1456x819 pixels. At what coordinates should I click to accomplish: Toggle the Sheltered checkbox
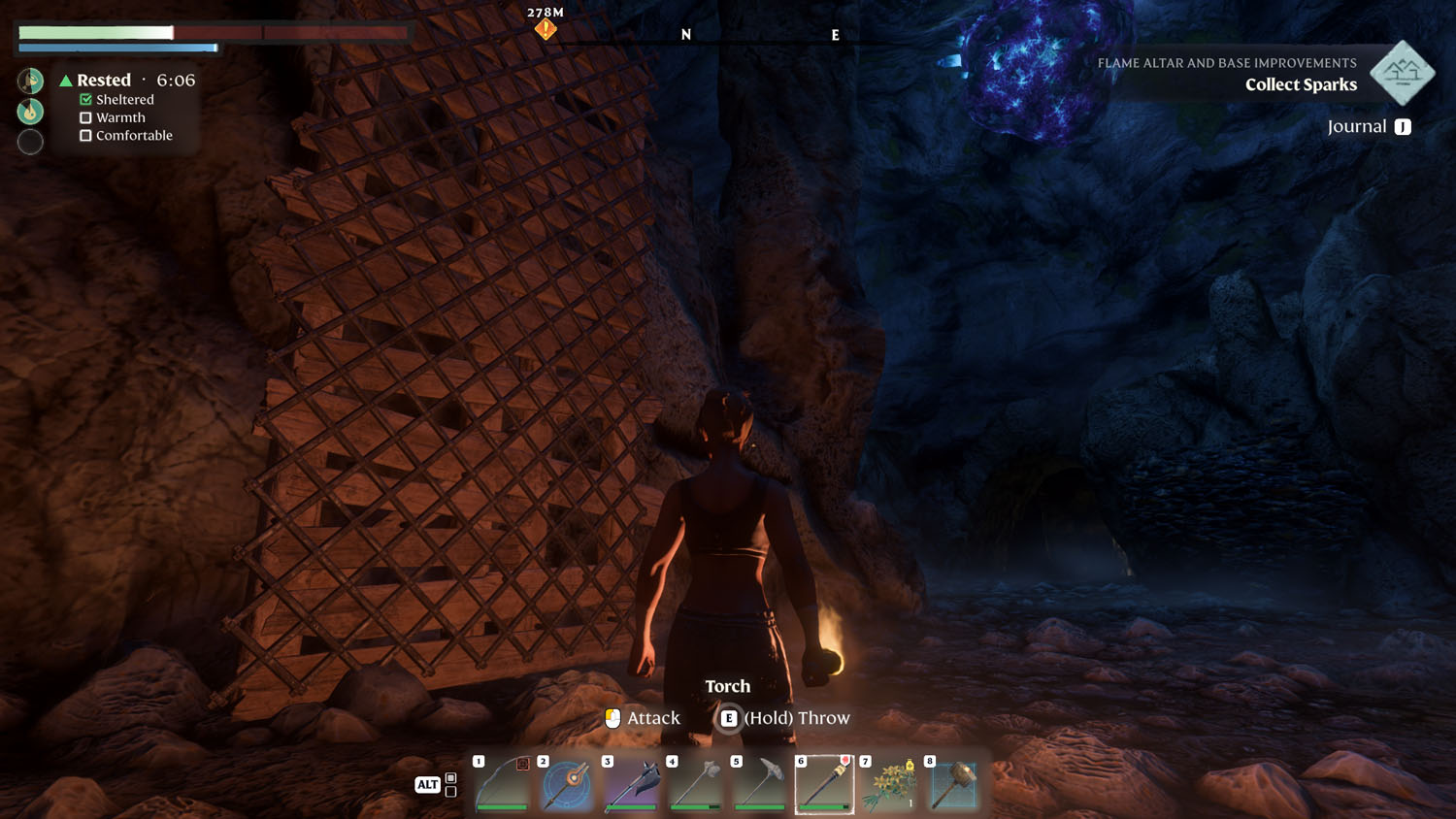tap(85, 99)
